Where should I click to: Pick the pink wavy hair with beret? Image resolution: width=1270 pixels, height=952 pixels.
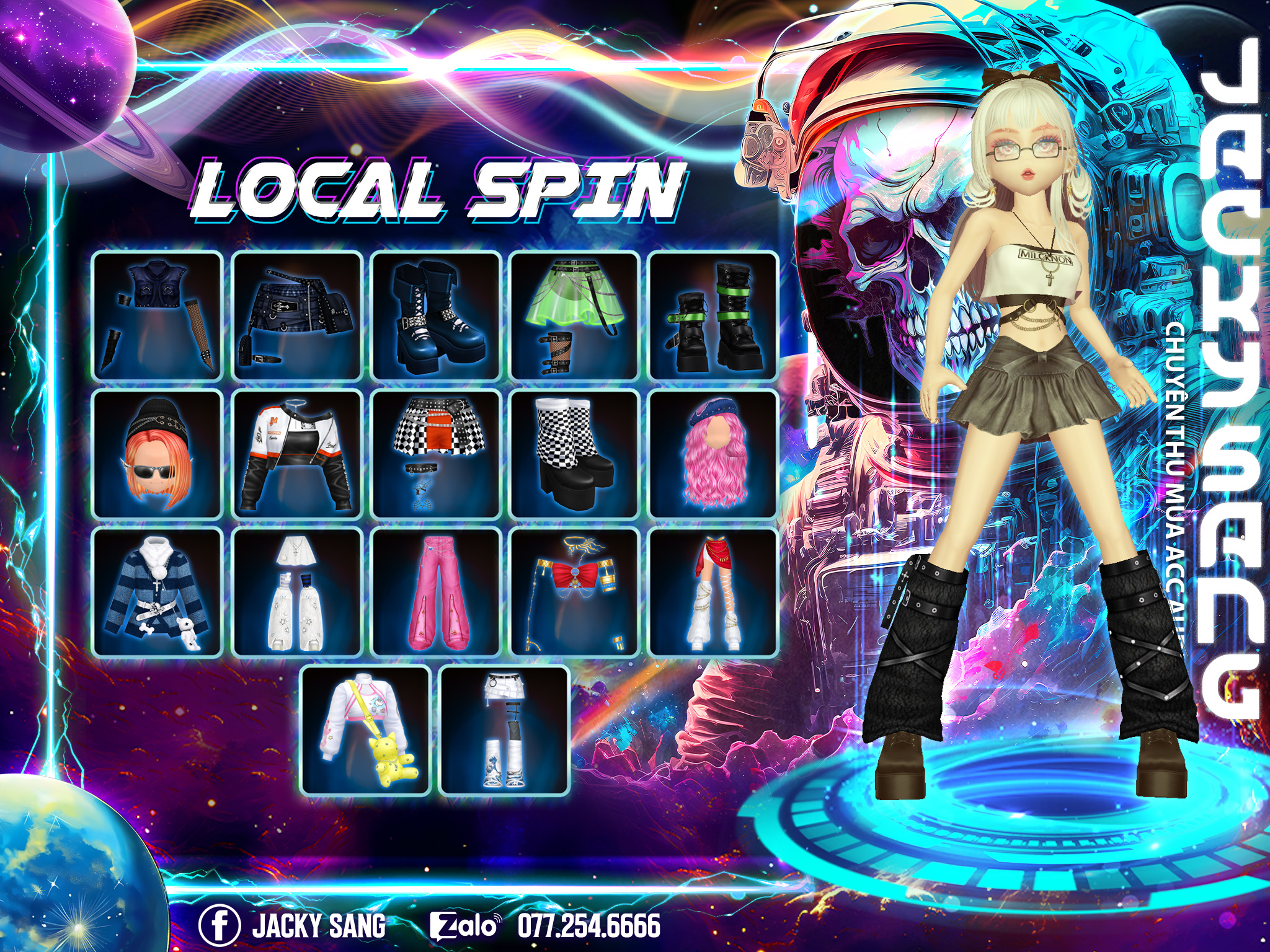pyautogui.click(x=713, y=454)
